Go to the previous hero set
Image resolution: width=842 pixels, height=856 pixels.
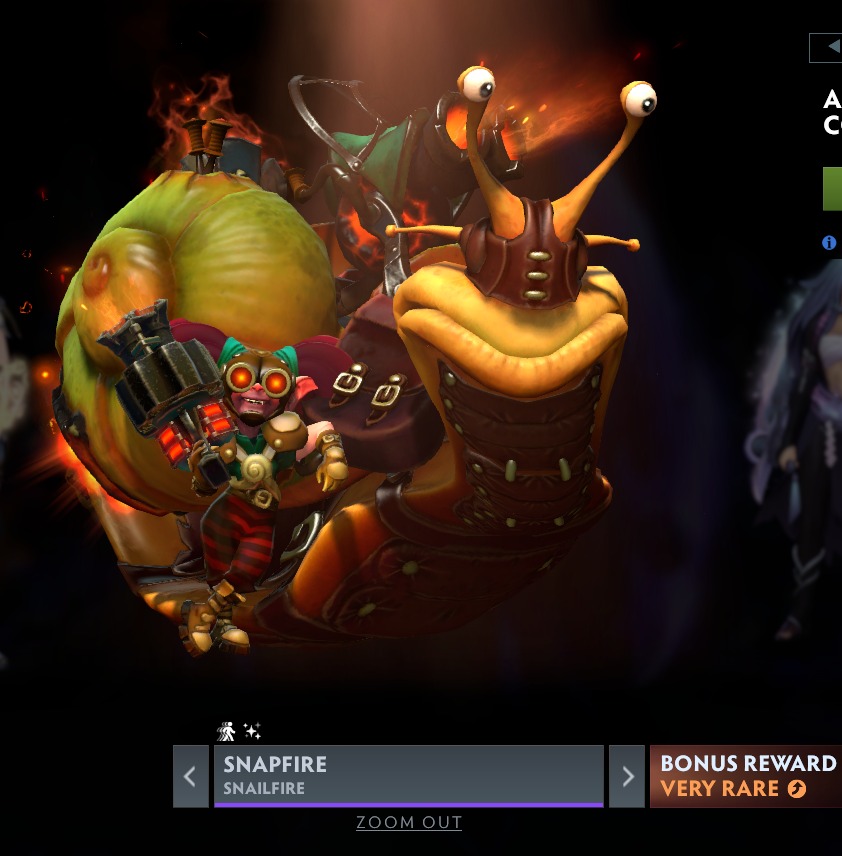(x=190, y=776)
